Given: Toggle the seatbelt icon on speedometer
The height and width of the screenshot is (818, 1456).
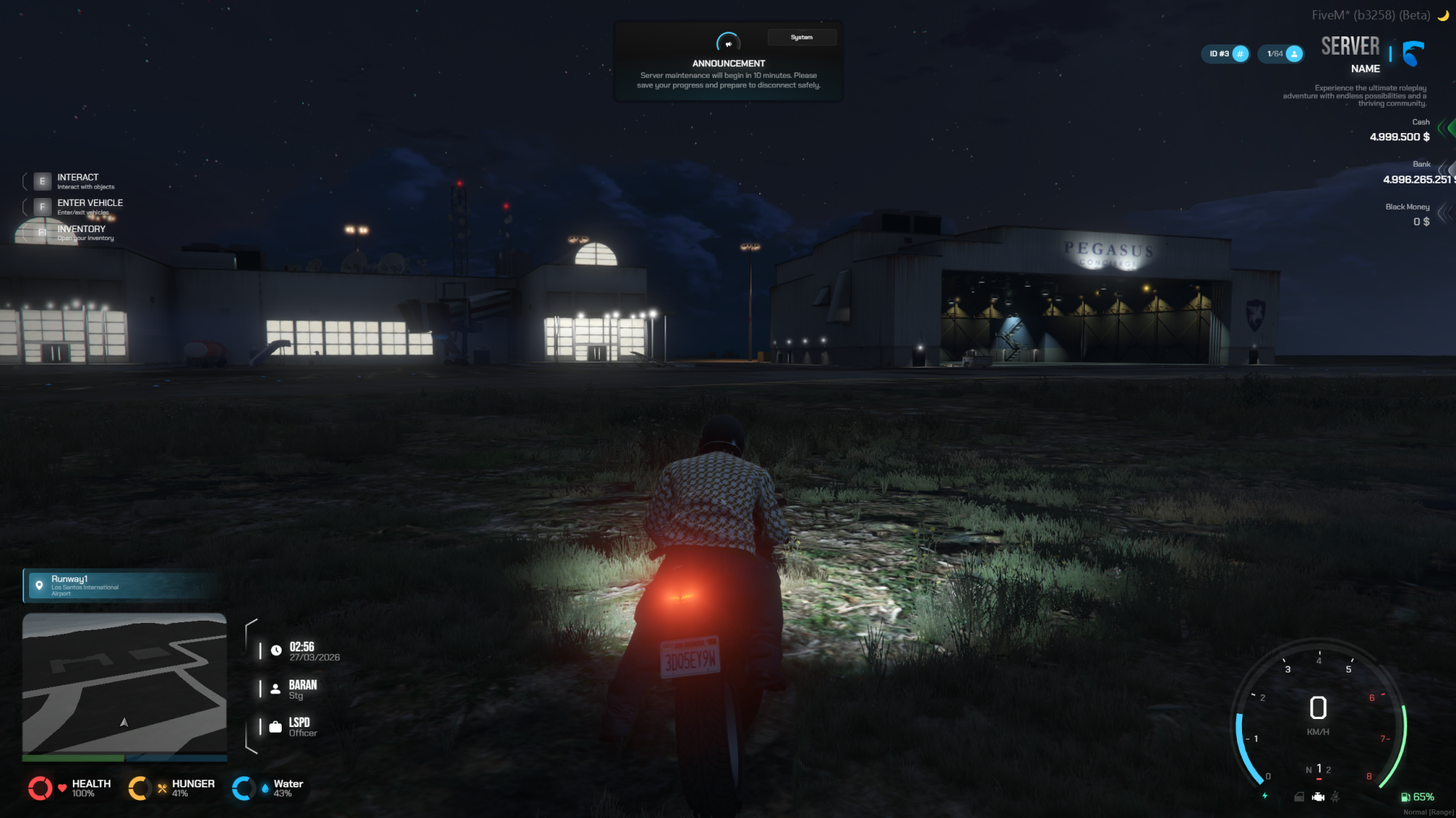Looking at the screenshot, I should 1335,797.
